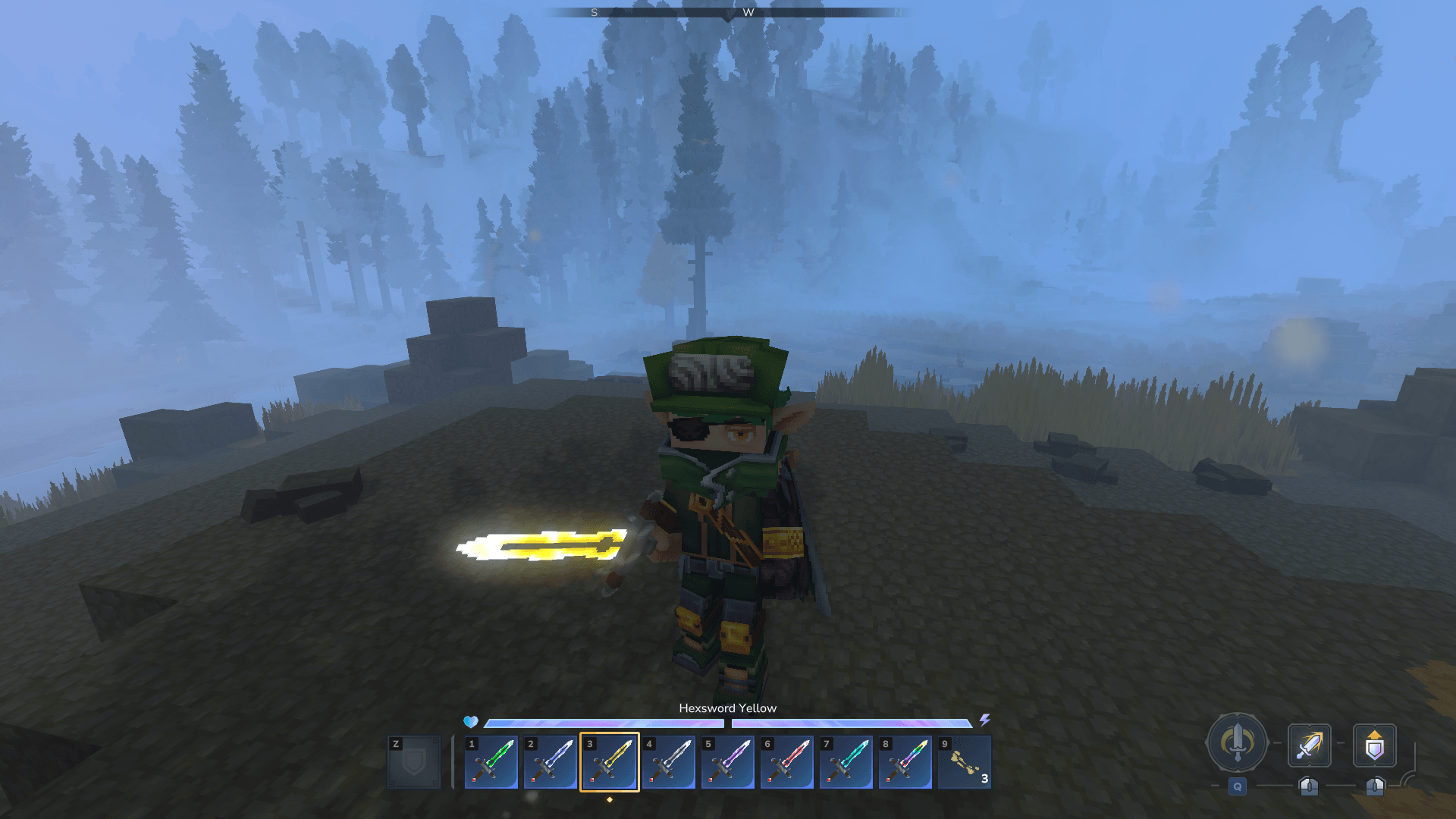Click the empty shield utility slot
The image size is (1456, 819).
[x=414, y=762]
